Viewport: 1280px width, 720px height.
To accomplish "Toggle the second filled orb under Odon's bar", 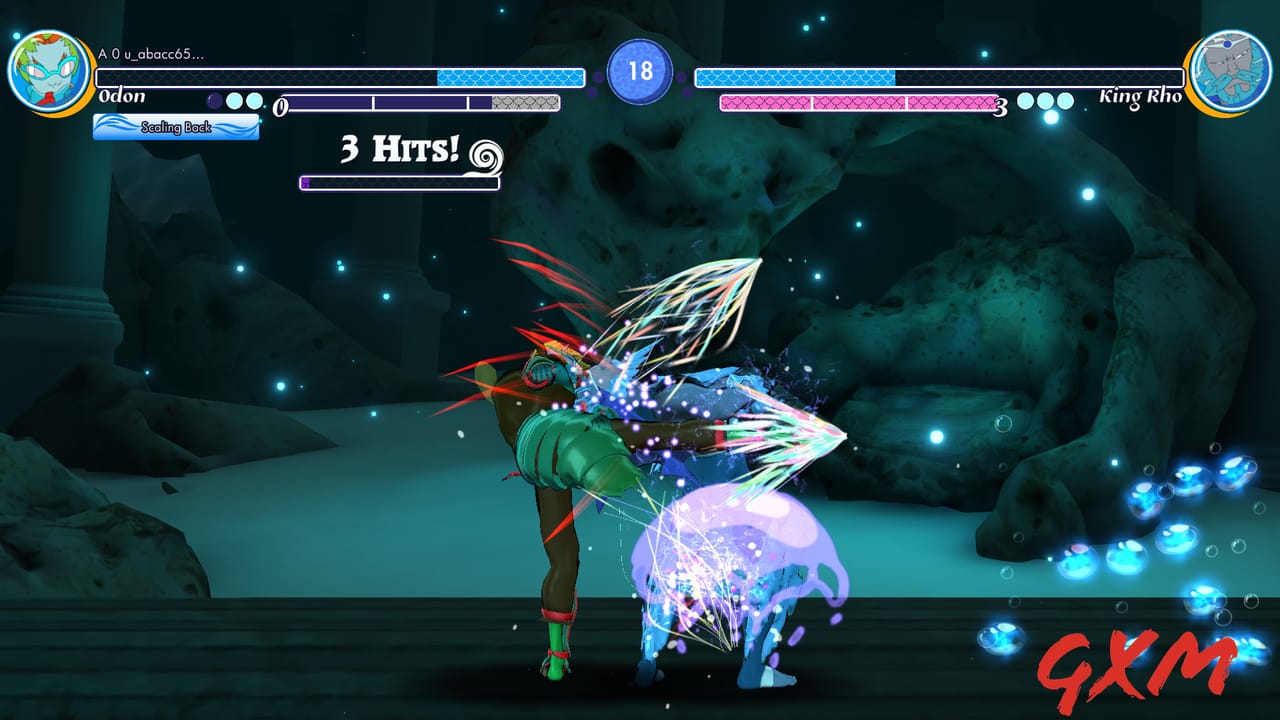I will click(253, 100).
